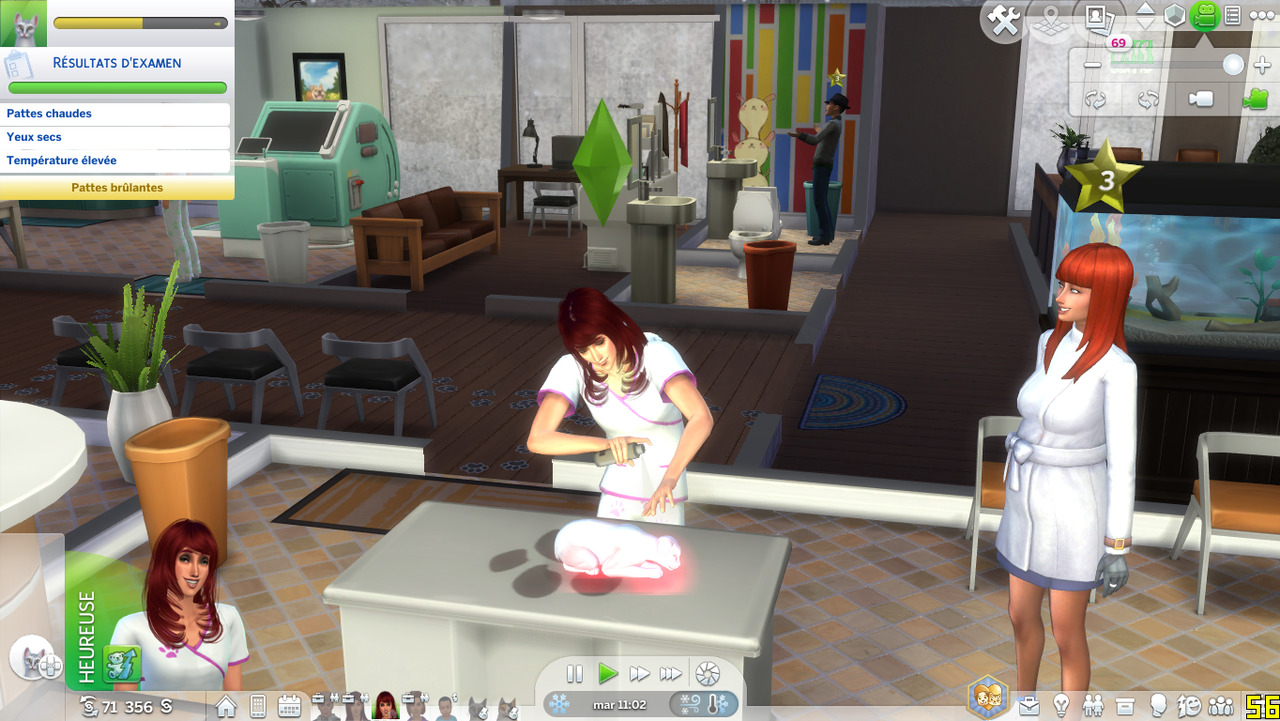Switch to ultra fast-forward speed
The image size is (1280, 721).
click(x=671, y=674)
